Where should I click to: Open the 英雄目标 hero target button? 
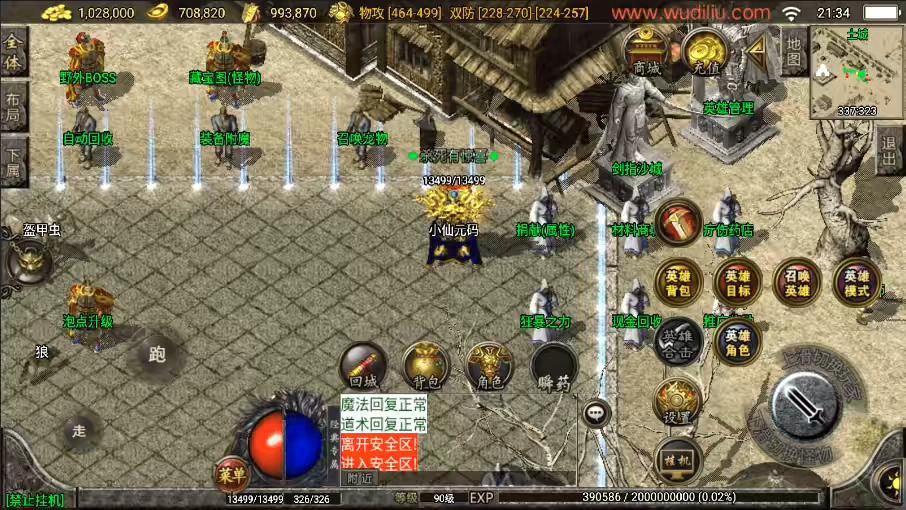click(x=738, y=282)
